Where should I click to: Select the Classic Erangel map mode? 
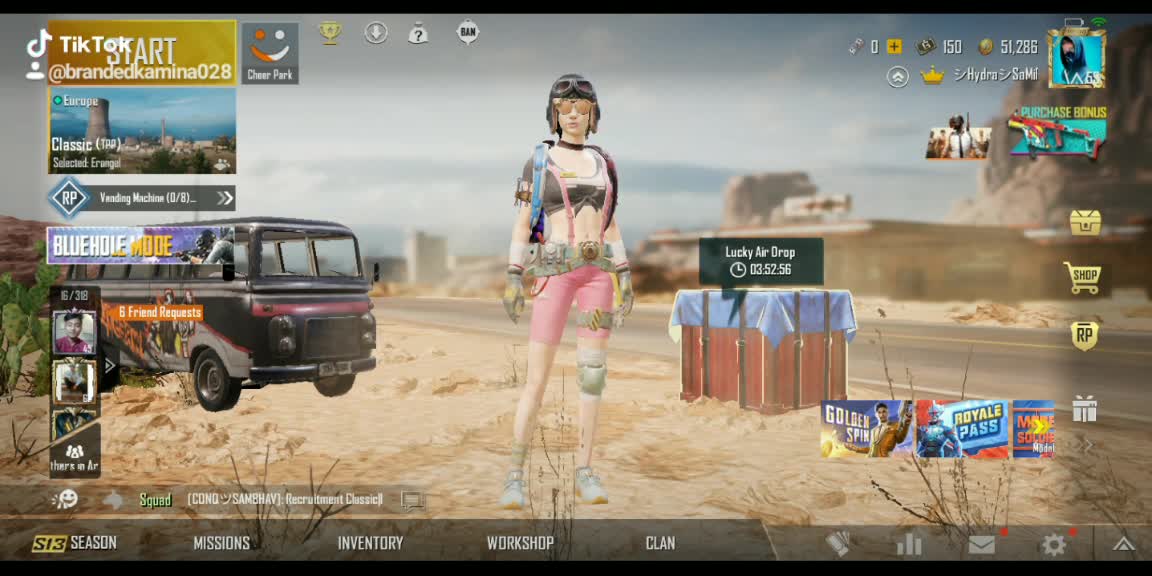point(142,131)
